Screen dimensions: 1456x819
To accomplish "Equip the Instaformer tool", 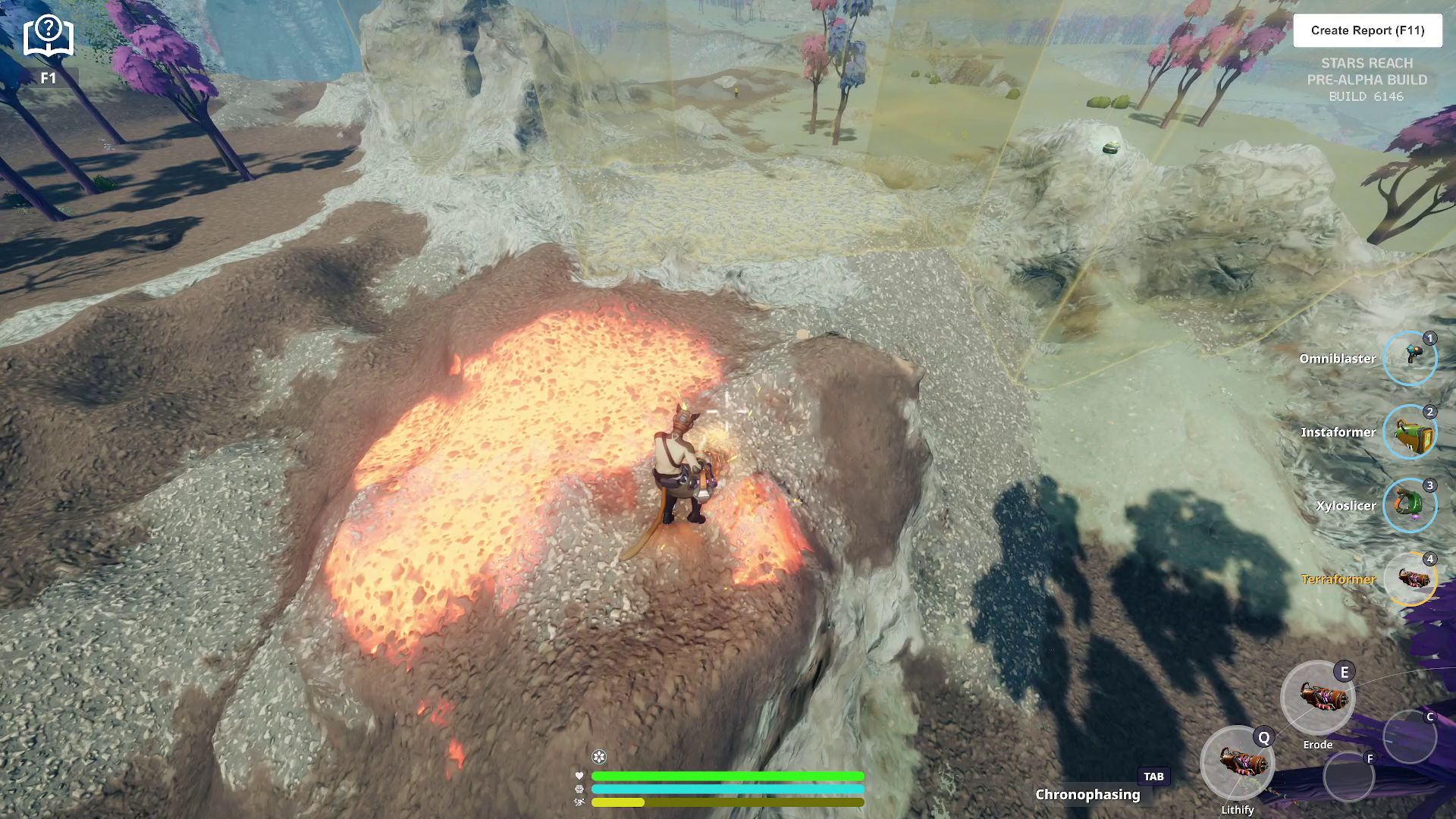I will (x=1410, y=431).
